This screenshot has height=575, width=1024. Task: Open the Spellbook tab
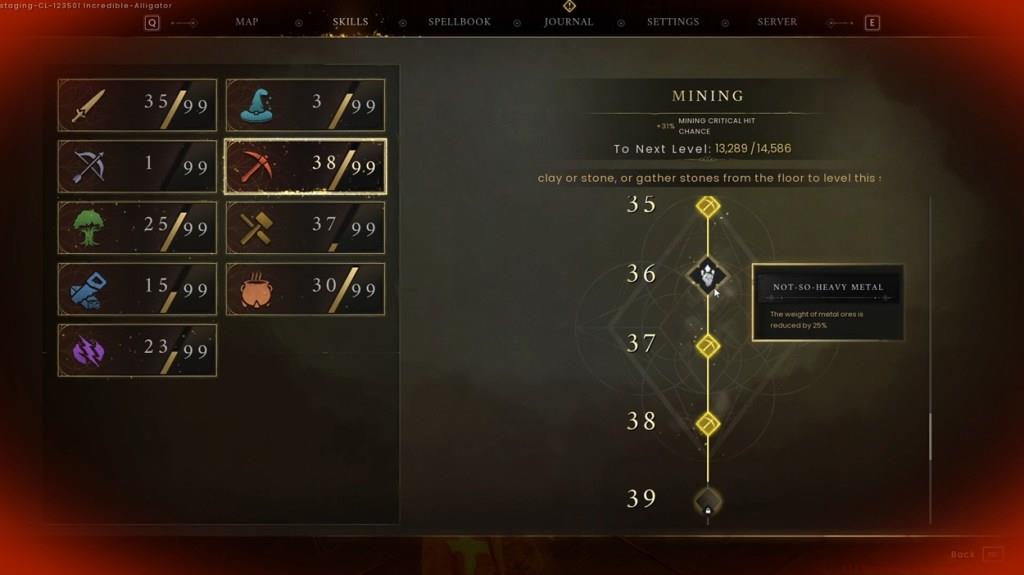point(459,22)
